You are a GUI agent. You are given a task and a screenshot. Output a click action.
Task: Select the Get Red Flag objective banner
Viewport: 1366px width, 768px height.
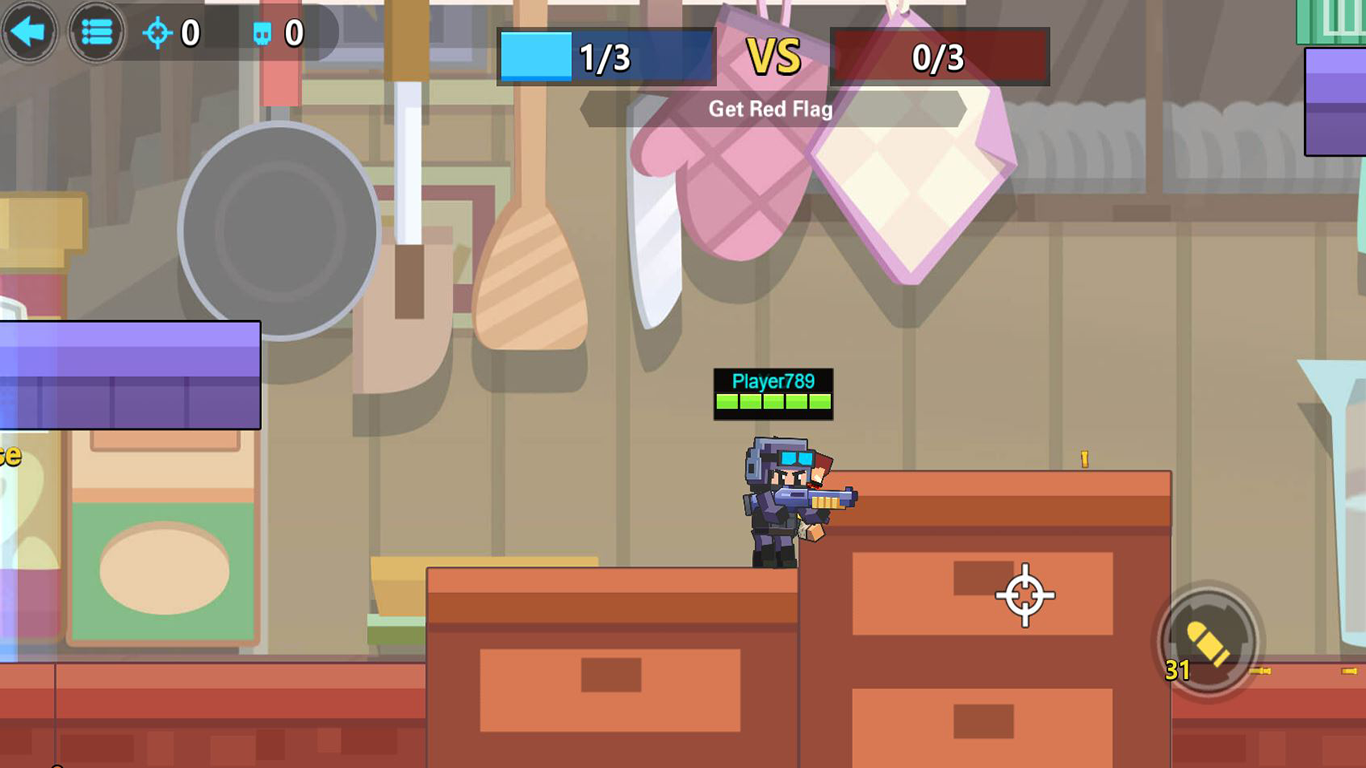click(770, 109)
